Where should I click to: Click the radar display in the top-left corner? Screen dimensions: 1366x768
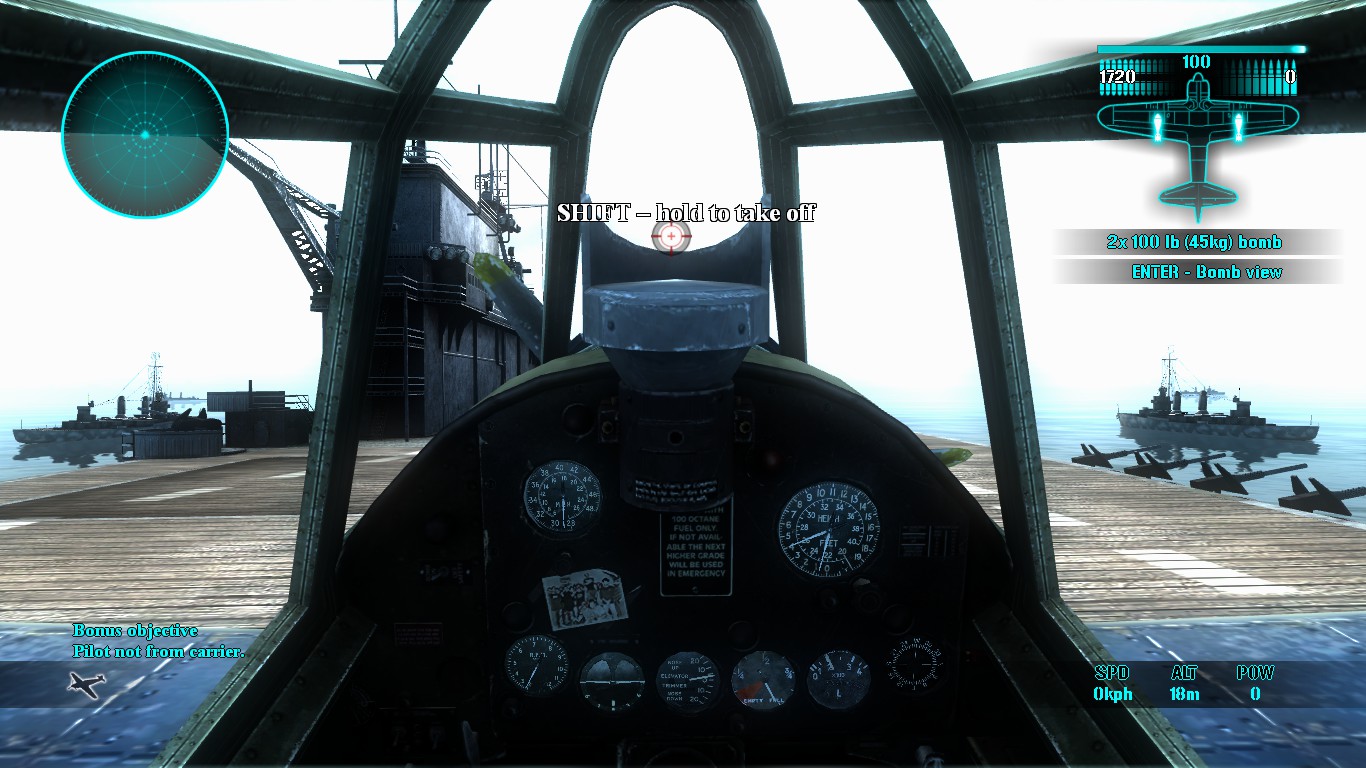coord(145,133)
